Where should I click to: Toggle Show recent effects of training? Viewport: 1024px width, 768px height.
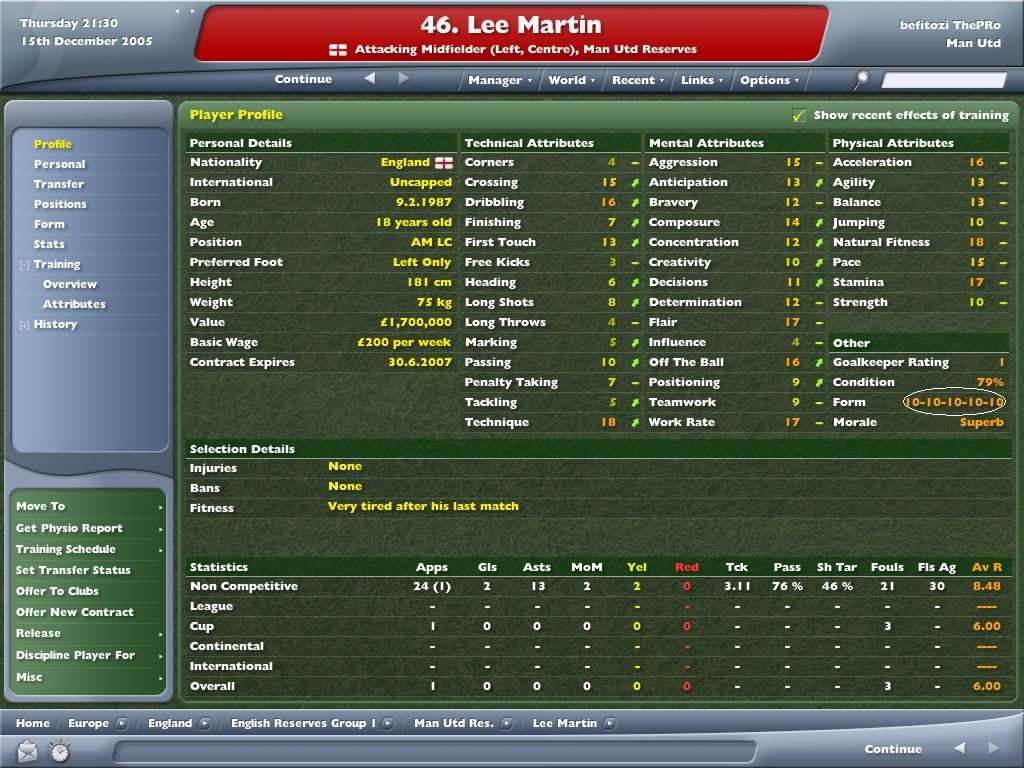(x=798, y=115)
